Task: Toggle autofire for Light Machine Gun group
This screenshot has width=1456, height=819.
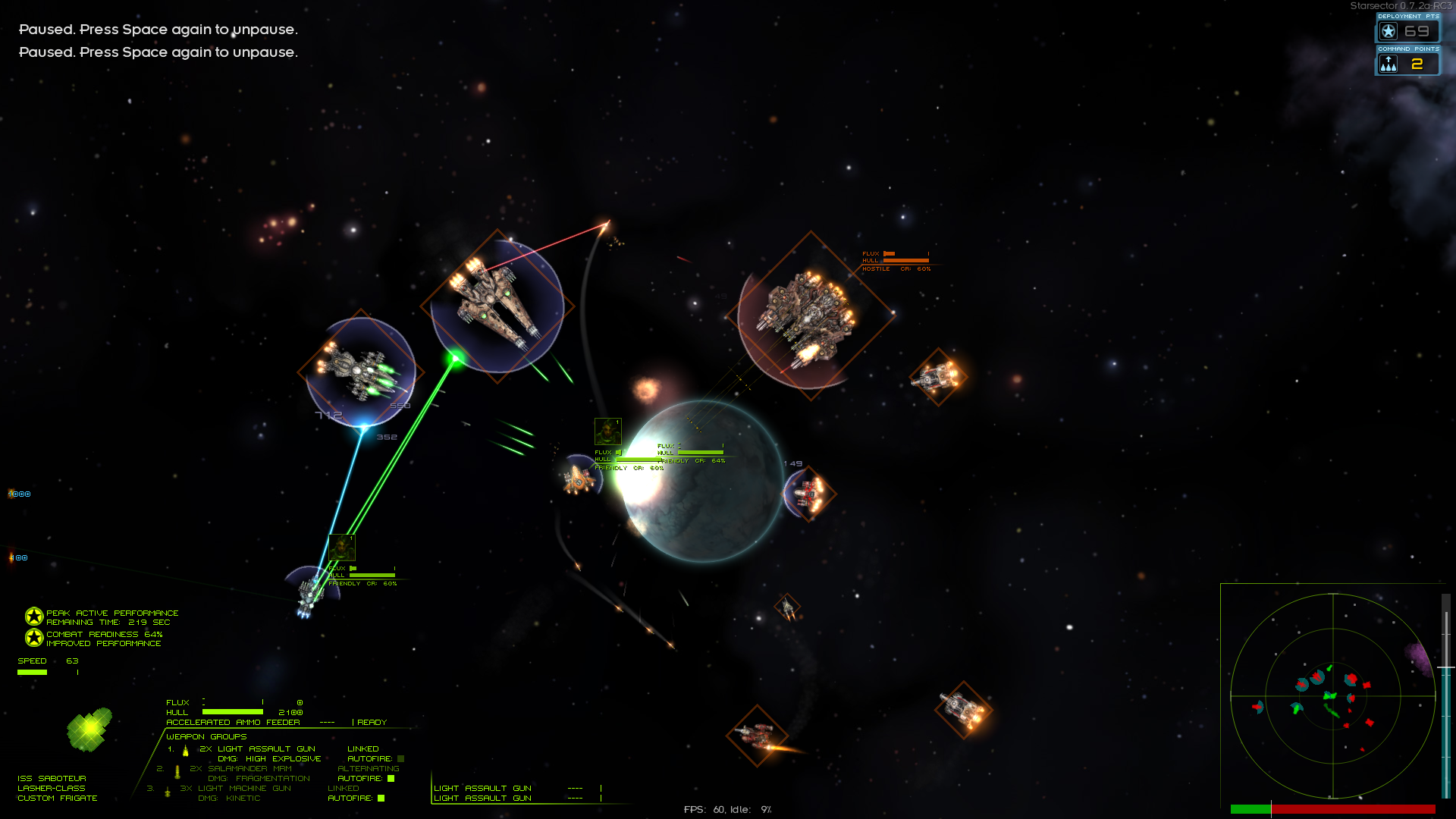Action: tap(381, 798)
